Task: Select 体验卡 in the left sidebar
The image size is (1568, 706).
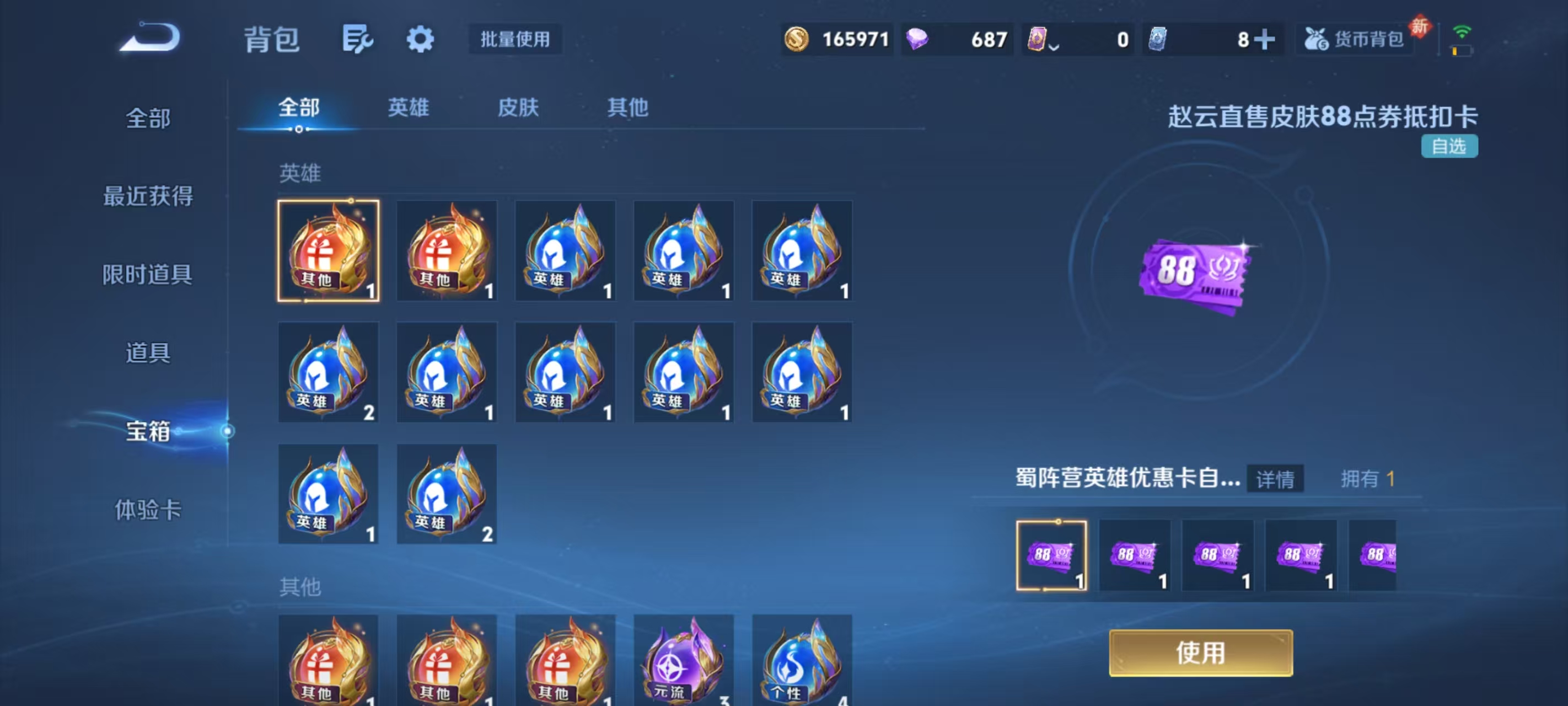Action: [149, 510]
